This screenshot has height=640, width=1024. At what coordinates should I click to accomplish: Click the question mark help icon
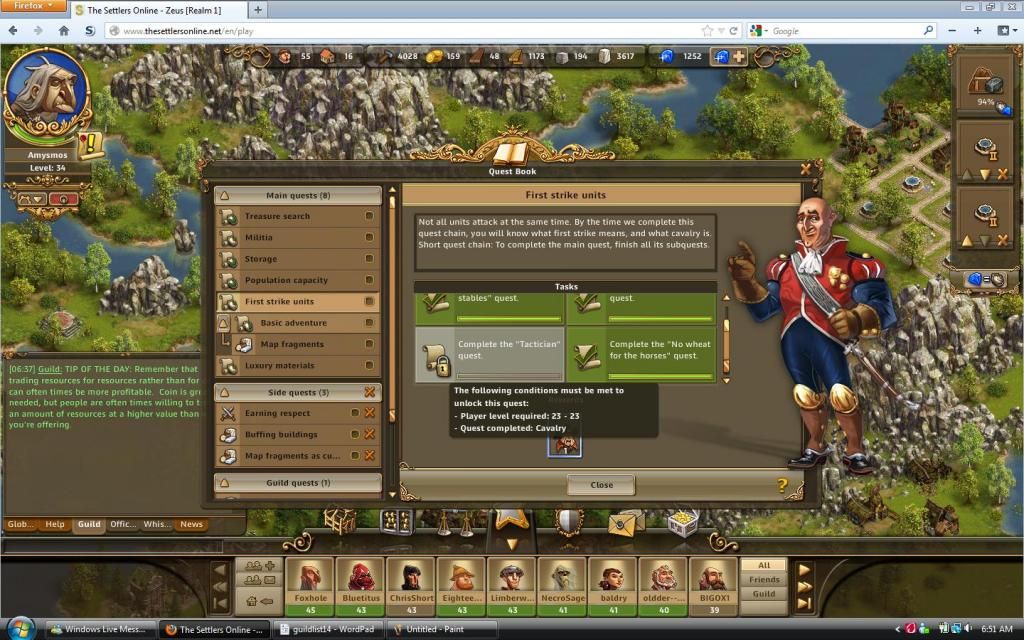[782, 486]
